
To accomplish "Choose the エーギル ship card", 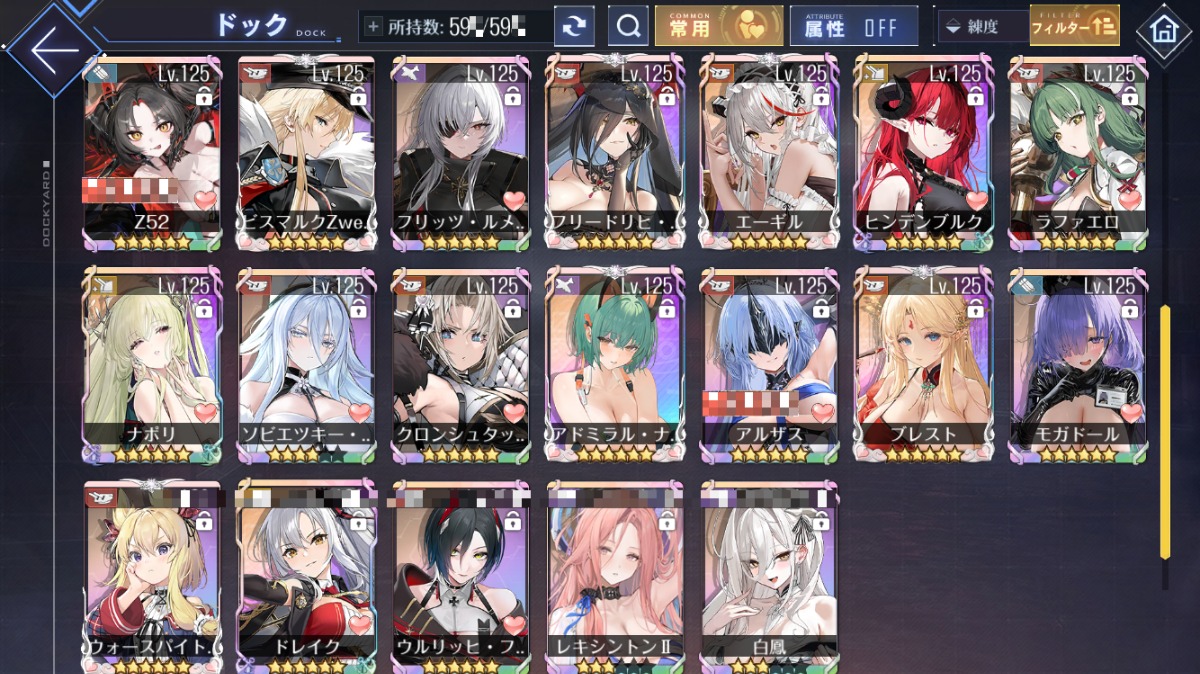I will 769,150.
